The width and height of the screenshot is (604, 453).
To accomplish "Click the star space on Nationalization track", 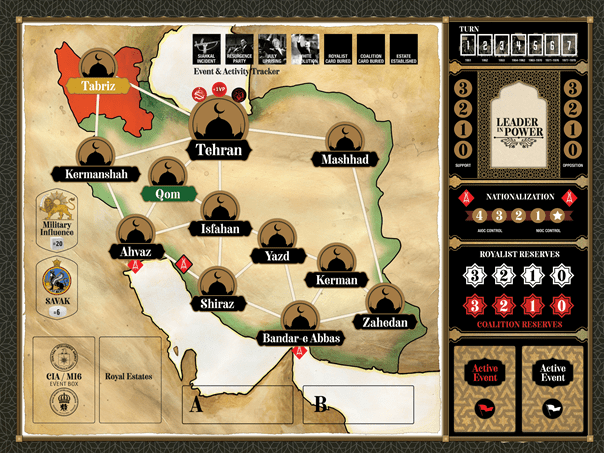I will click(556, 214).
